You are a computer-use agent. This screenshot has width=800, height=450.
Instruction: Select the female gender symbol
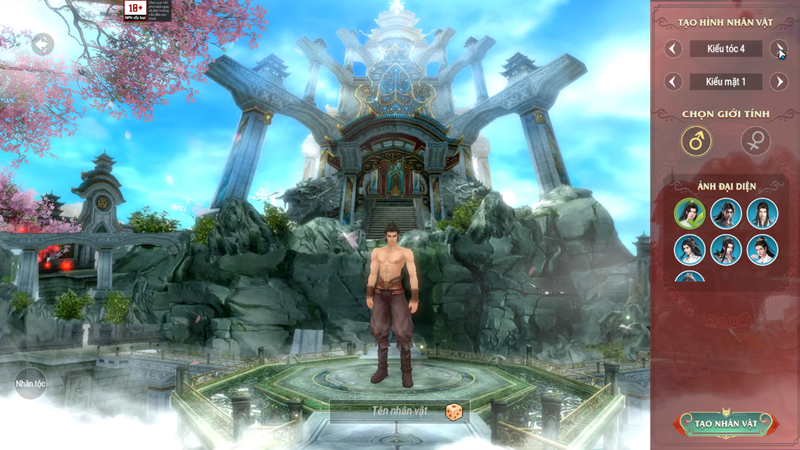[x=755, y=141]
